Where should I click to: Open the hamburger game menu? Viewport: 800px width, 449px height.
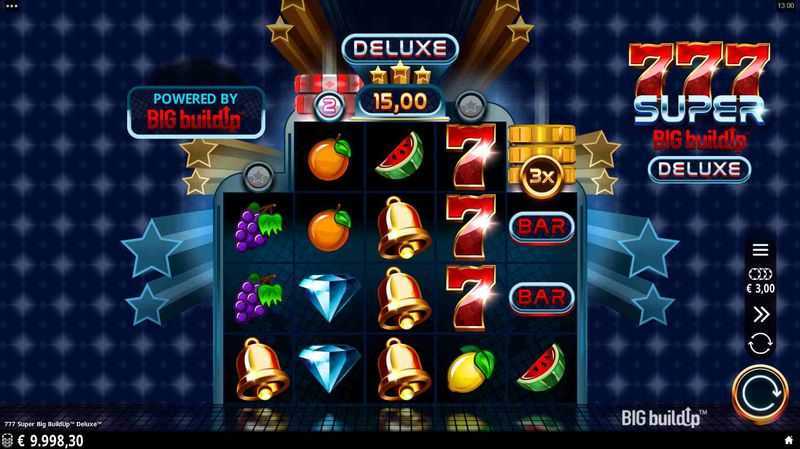click(x=760, y=250)
